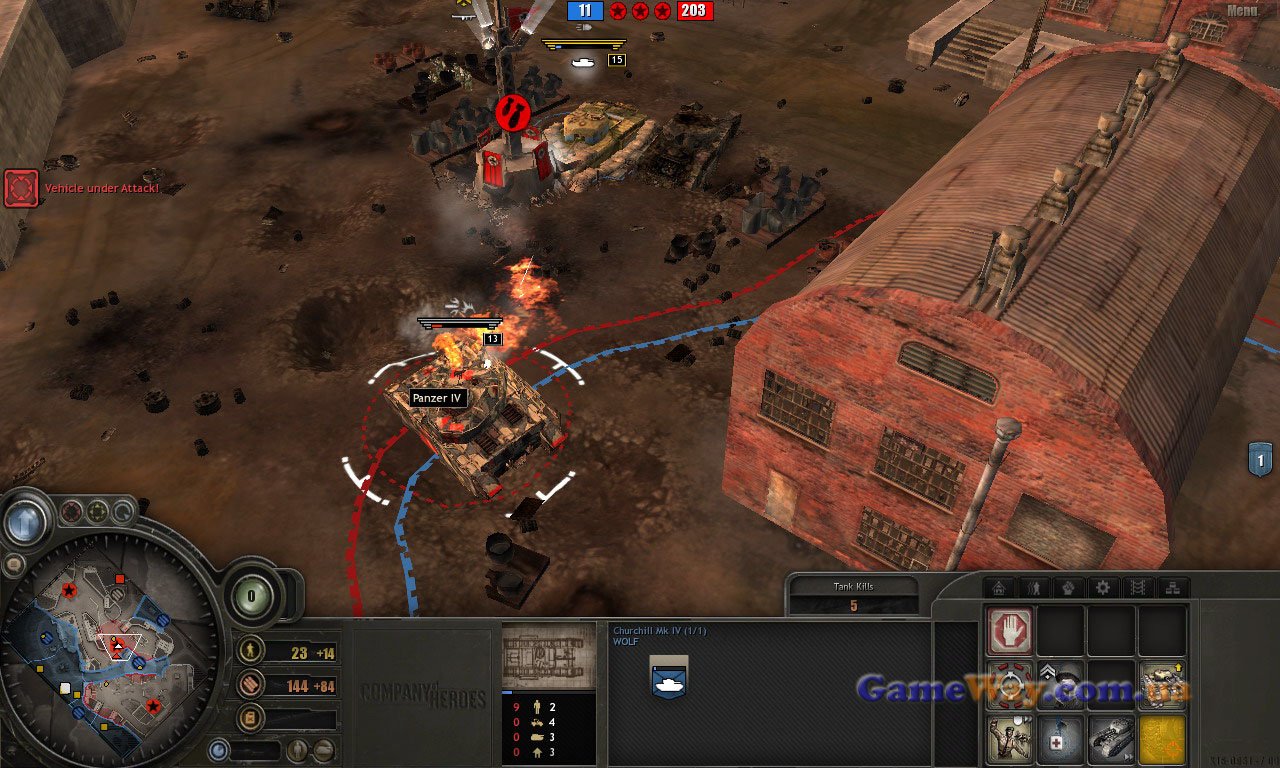1280x768 pixels.
Task: Choose the tank upgrade with yellow arrow
Action: tap(1162, 685)
